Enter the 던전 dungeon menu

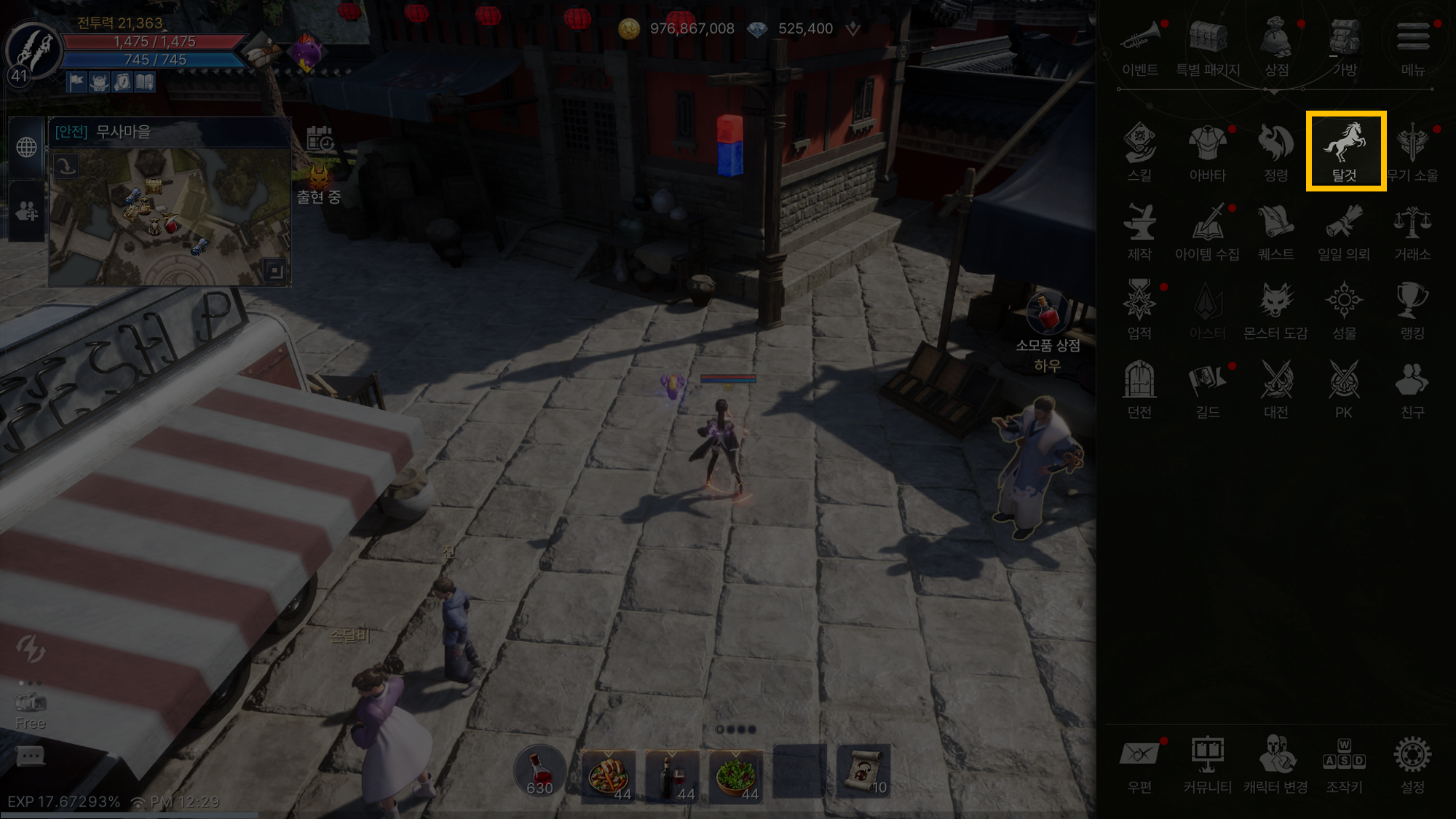tap(1139, 387)
